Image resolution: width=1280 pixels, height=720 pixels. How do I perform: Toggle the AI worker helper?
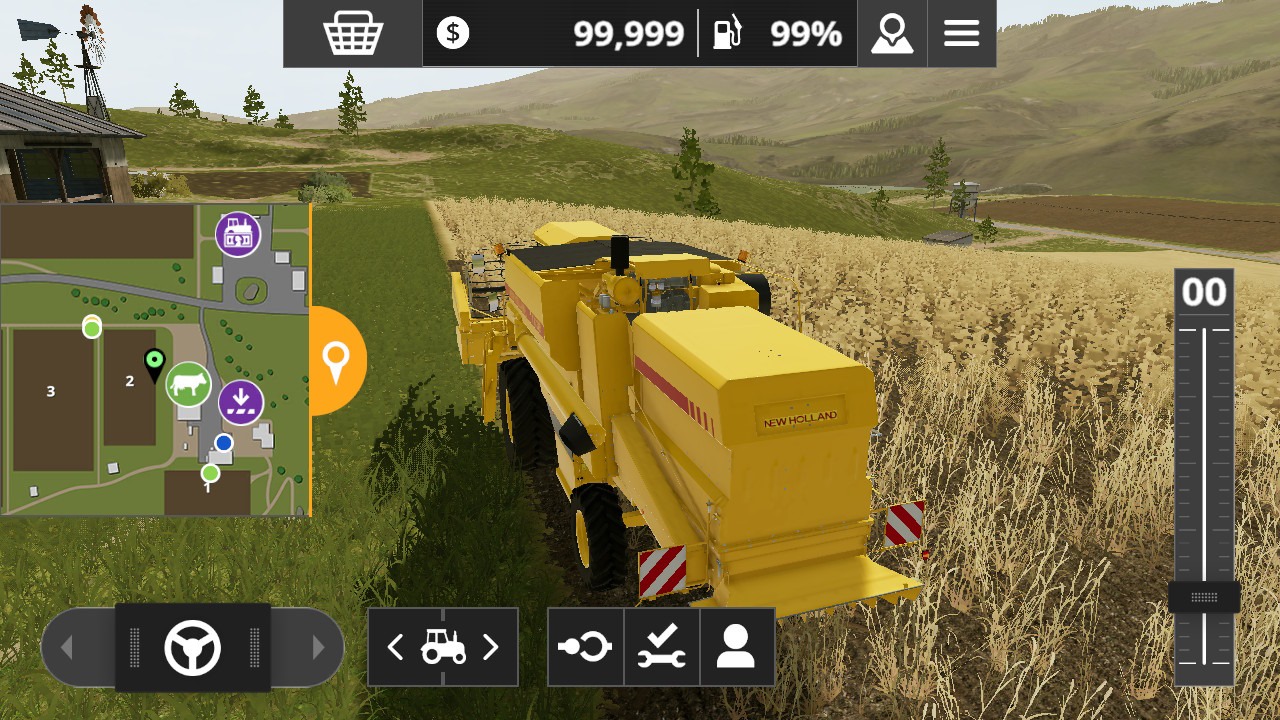[736, 647]
